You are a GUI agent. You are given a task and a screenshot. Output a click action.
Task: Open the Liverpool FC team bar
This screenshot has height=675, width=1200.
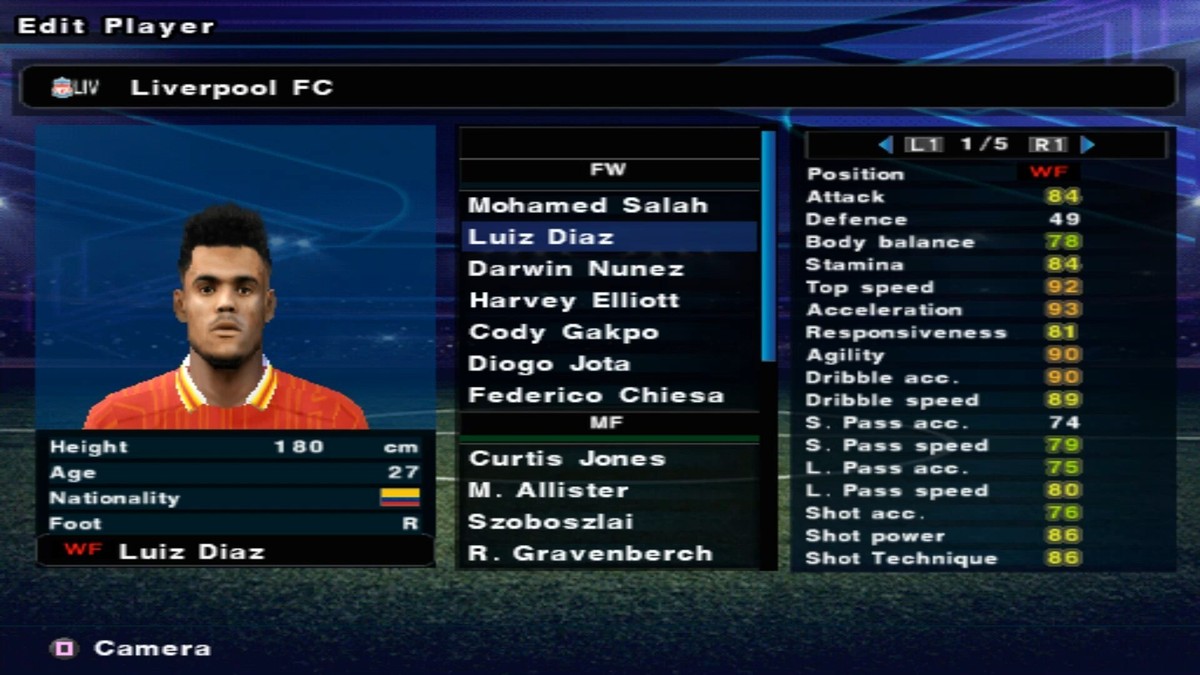595,88
